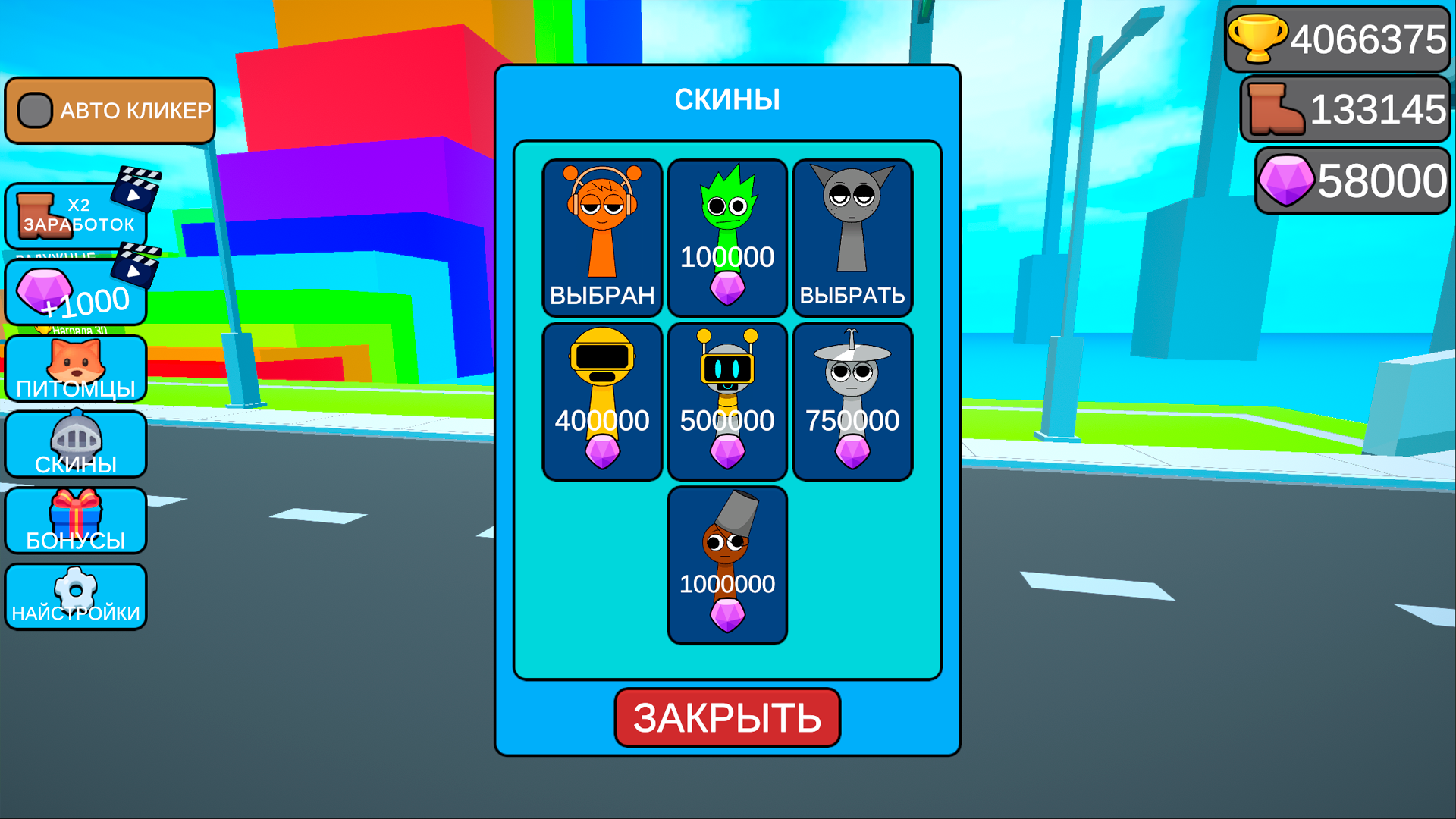The height and width of the screenshot is (819, 1456).
Task: Close the skins menu with ЗАКРЫТЬ
Action: (x=727, y=717)
